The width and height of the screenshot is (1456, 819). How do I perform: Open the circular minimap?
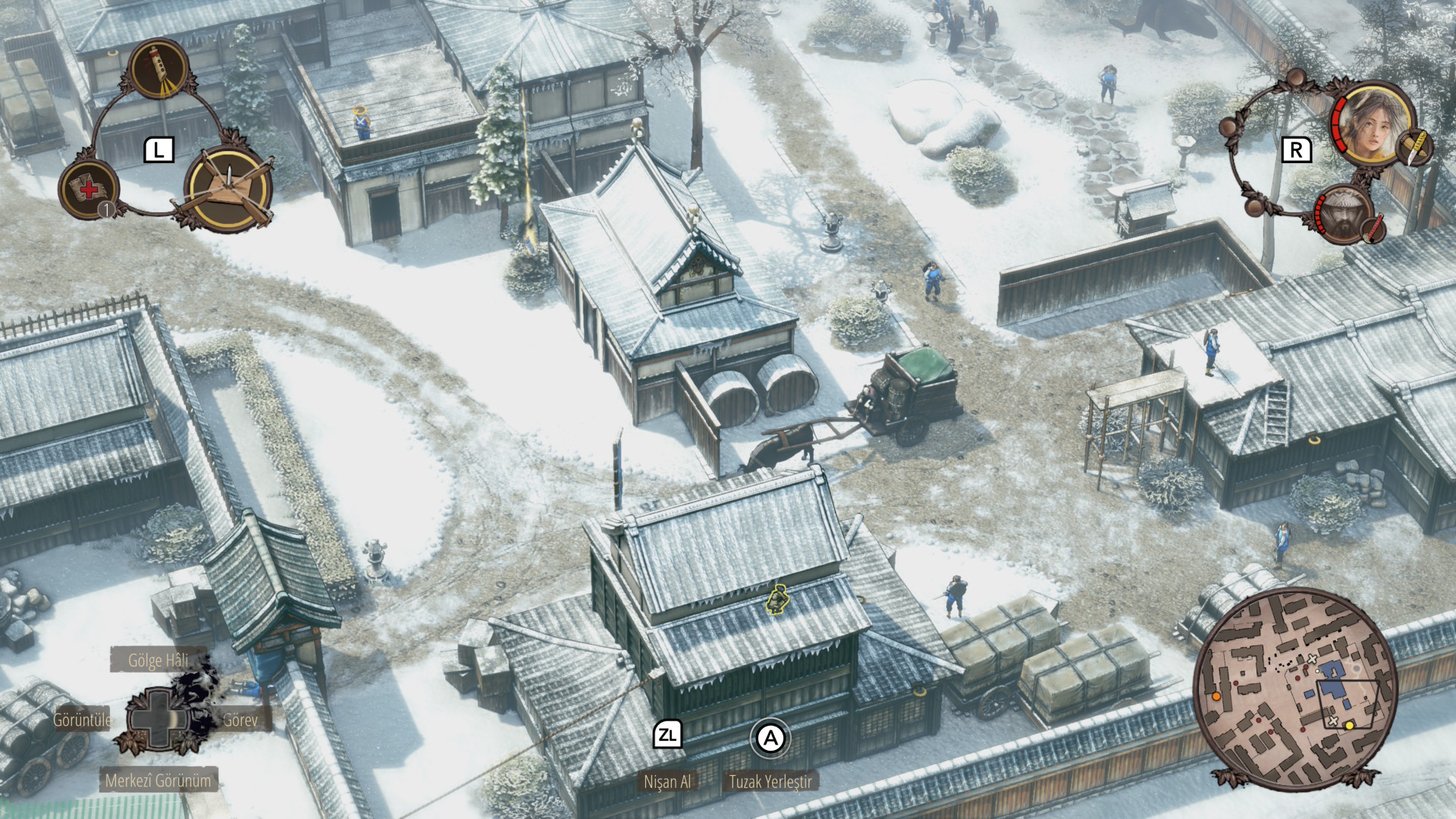point(1295,689)
